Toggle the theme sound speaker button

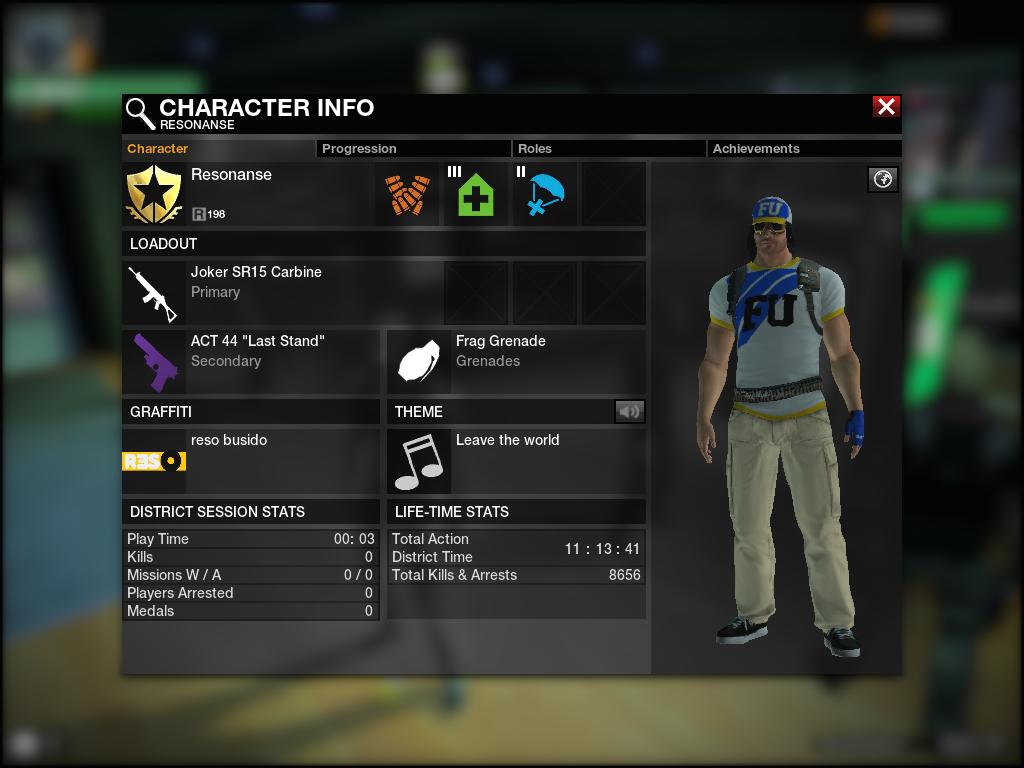(x=629, y=411)
